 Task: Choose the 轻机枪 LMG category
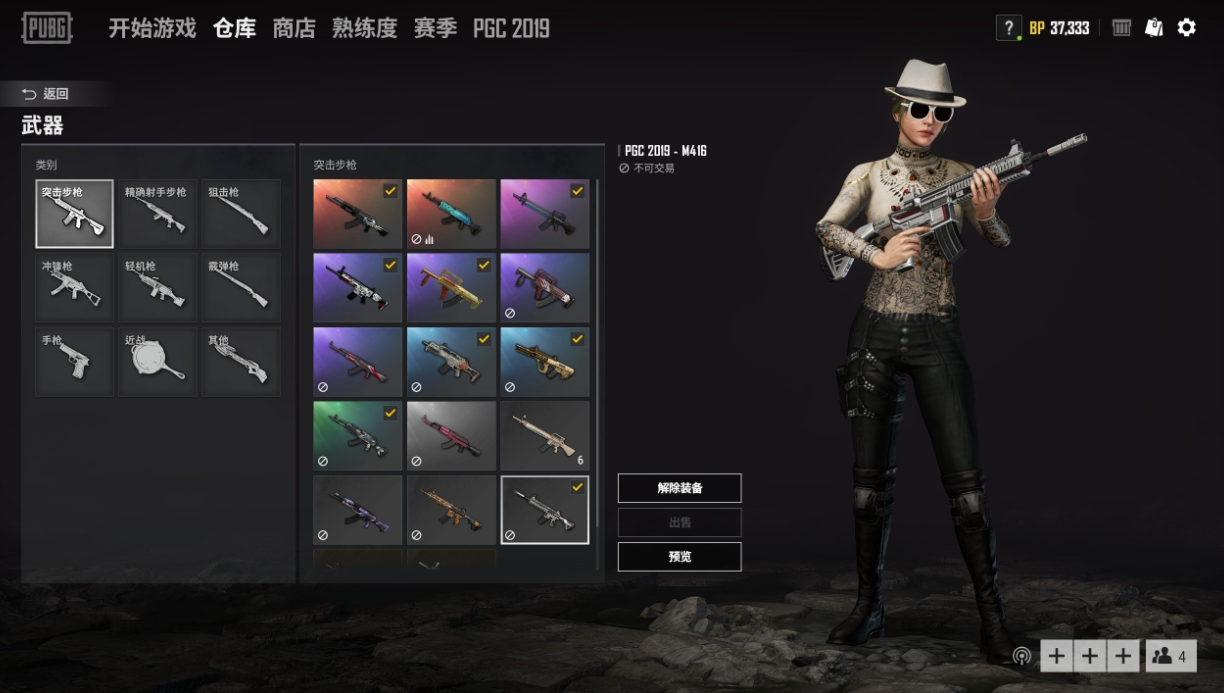(158, 288)
